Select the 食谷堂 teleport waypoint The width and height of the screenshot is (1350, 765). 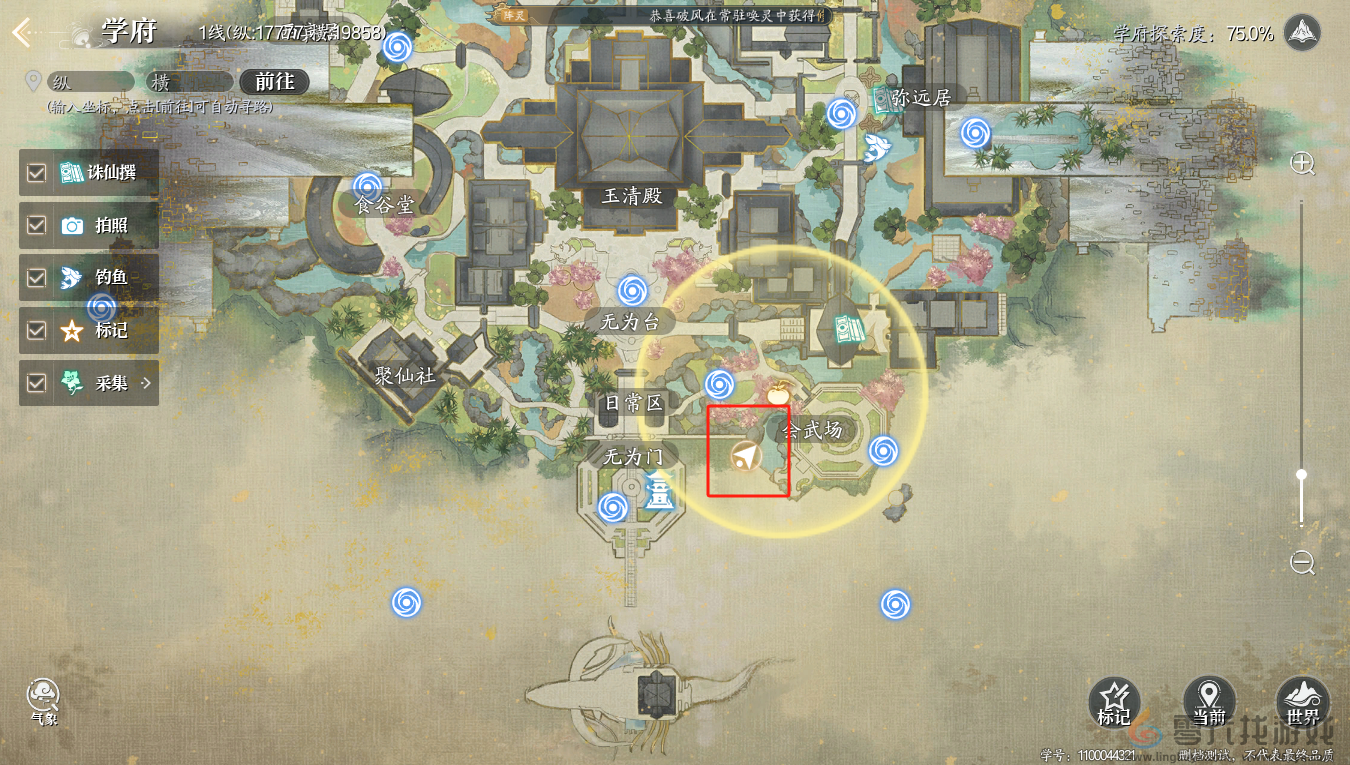click(368, 185)
